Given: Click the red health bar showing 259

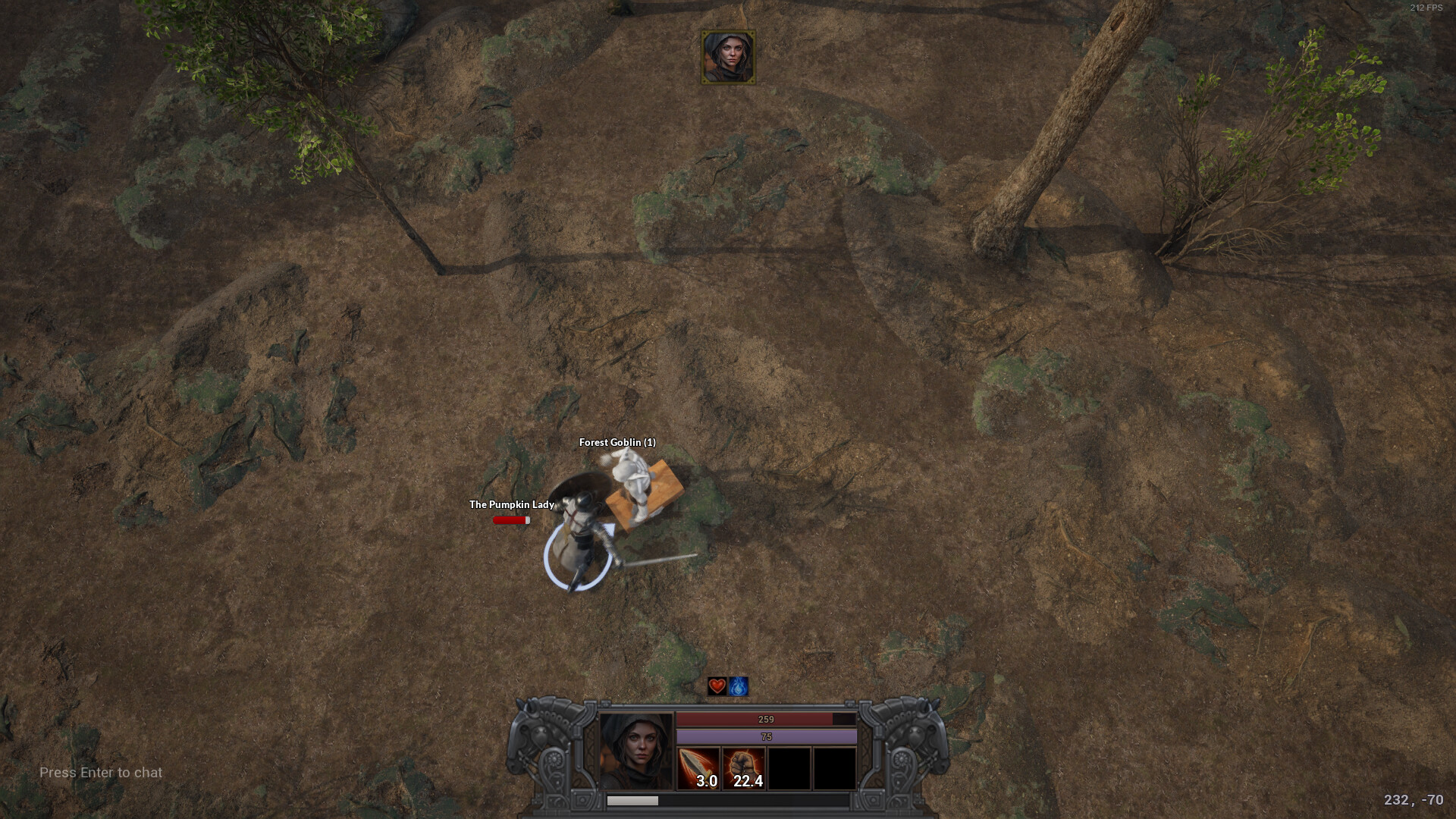Looking at the screenshot, I should pos(767,719).
